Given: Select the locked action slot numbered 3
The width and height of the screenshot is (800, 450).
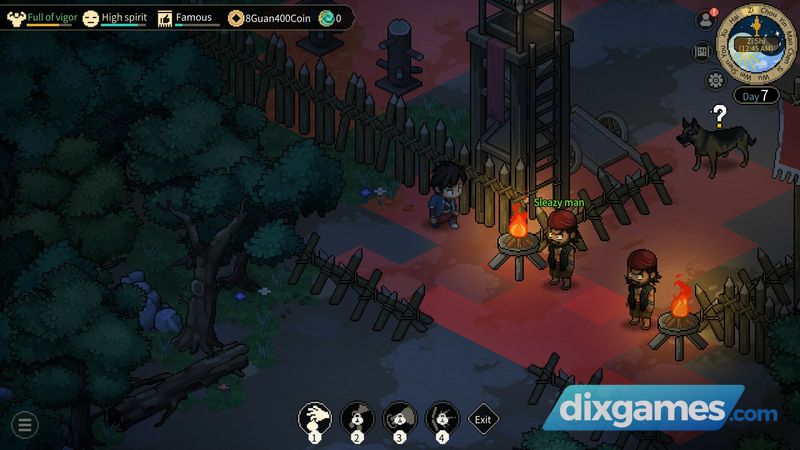Looking at the screenshot, I should click(399, 418).
